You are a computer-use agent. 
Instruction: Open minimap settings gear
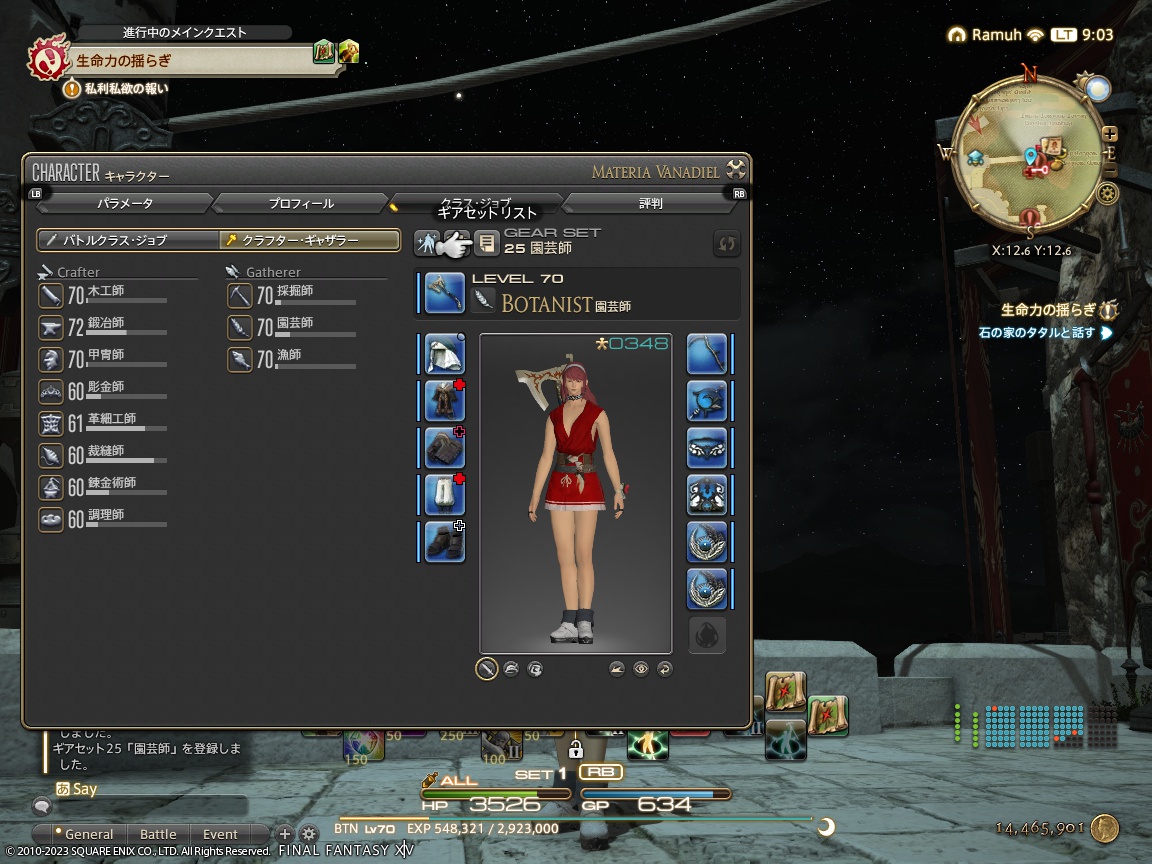(x=1107, y=194)
